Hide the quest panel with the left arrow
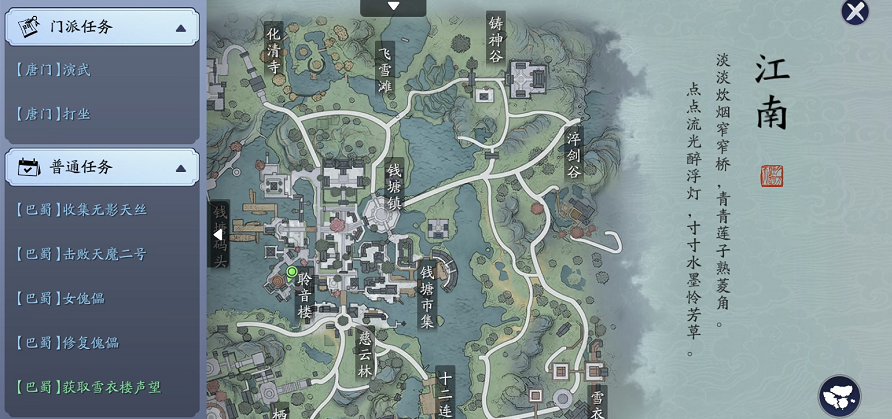The image size is (892, 419). [x=218, y=234]
